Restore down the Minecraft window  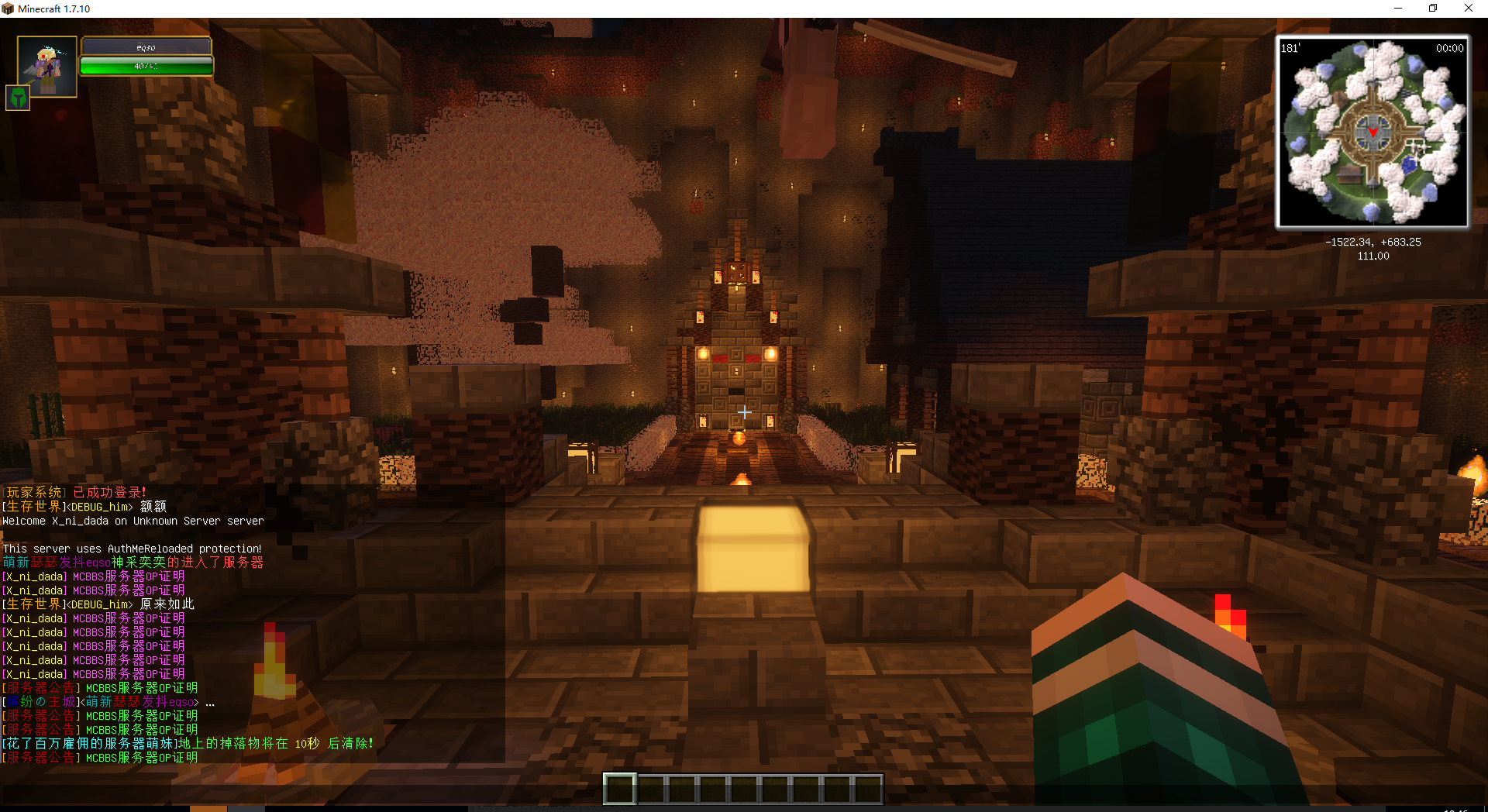coord(1433,9)
